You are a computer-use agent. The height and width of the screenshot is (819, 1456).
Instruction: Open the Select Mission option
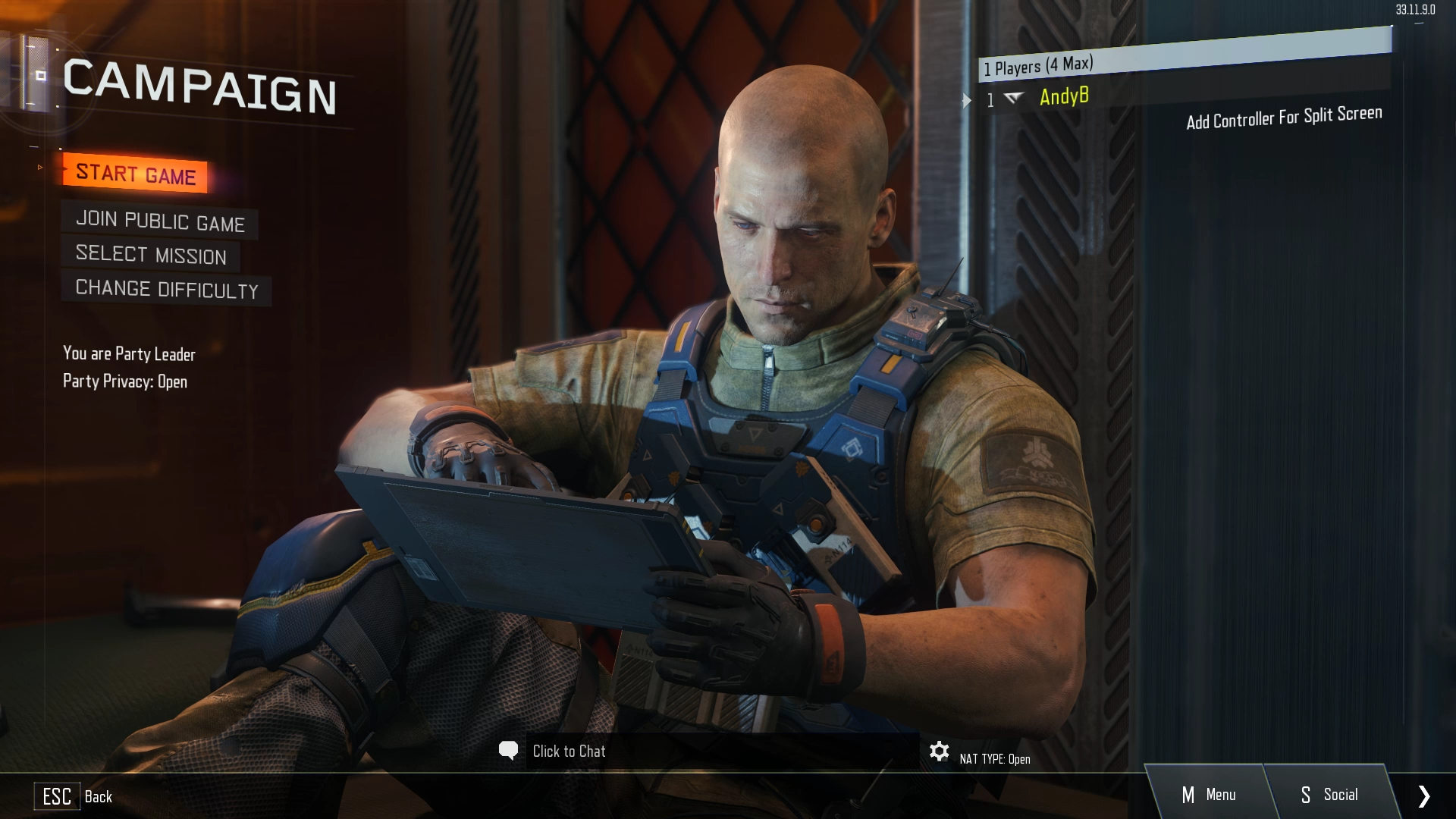tap(151, 255)
